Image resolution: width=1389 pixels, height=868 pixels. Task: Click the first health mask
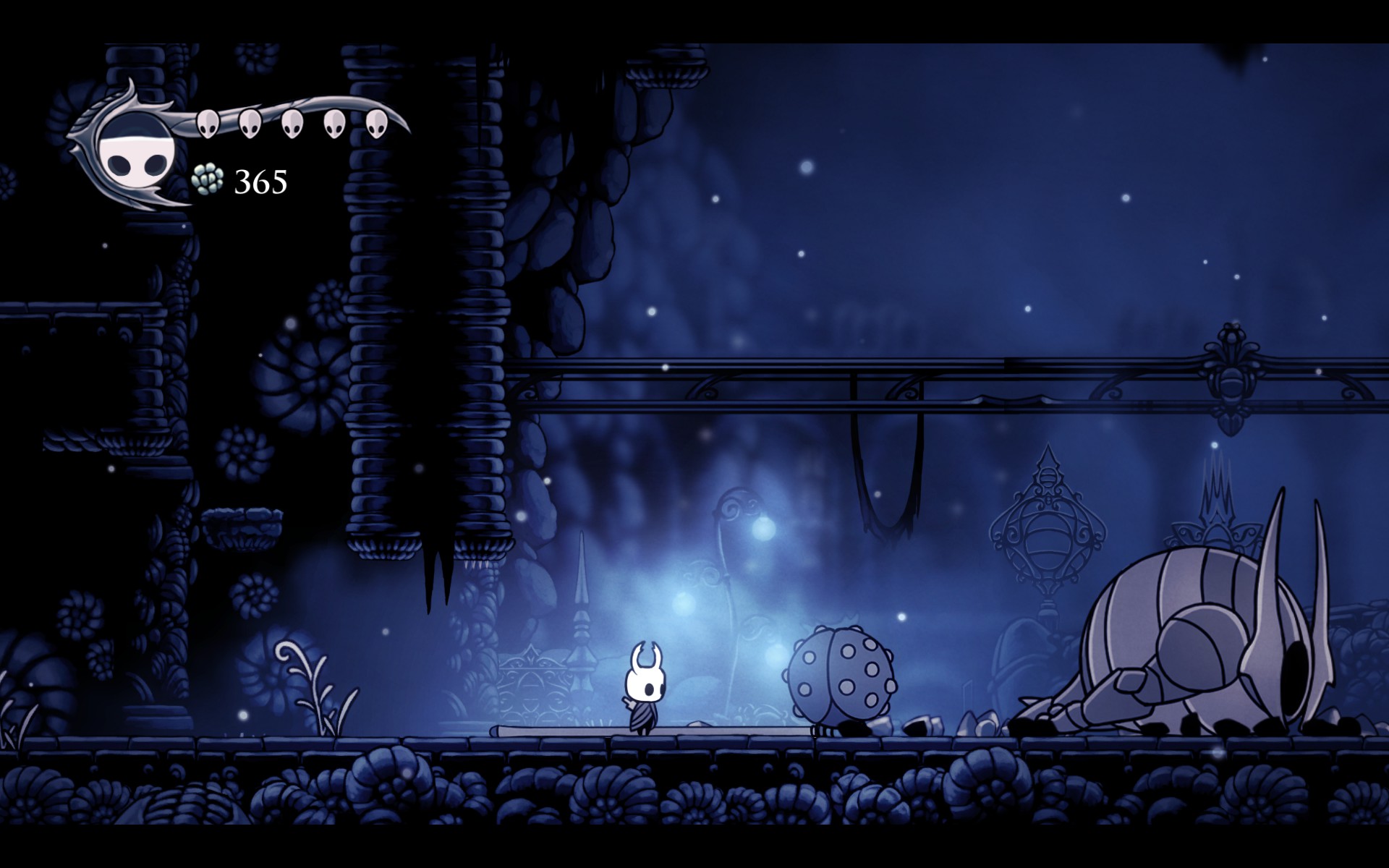point(207,124)
